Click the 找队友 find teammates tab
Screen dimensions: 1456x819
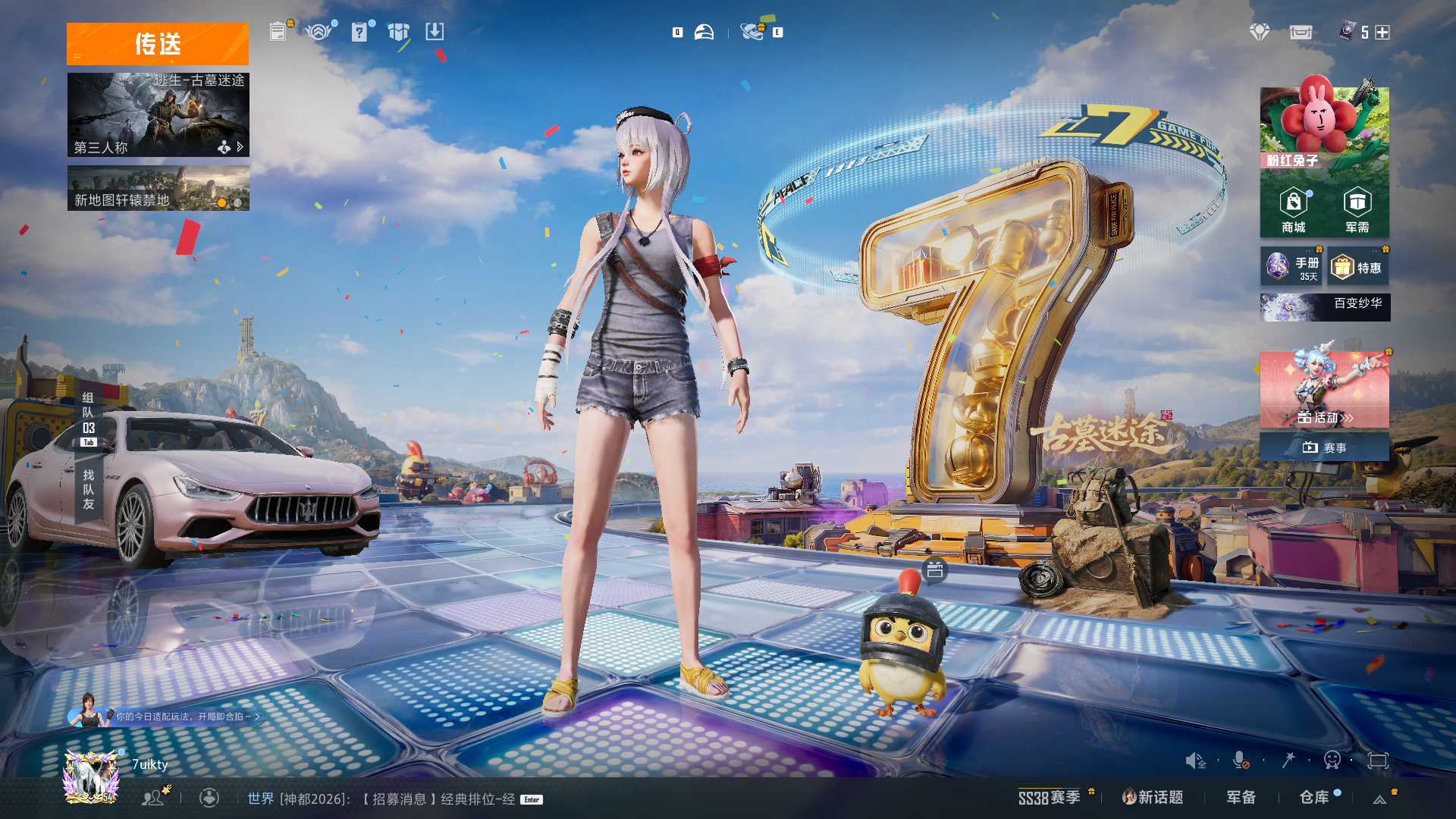coord(89,490)
